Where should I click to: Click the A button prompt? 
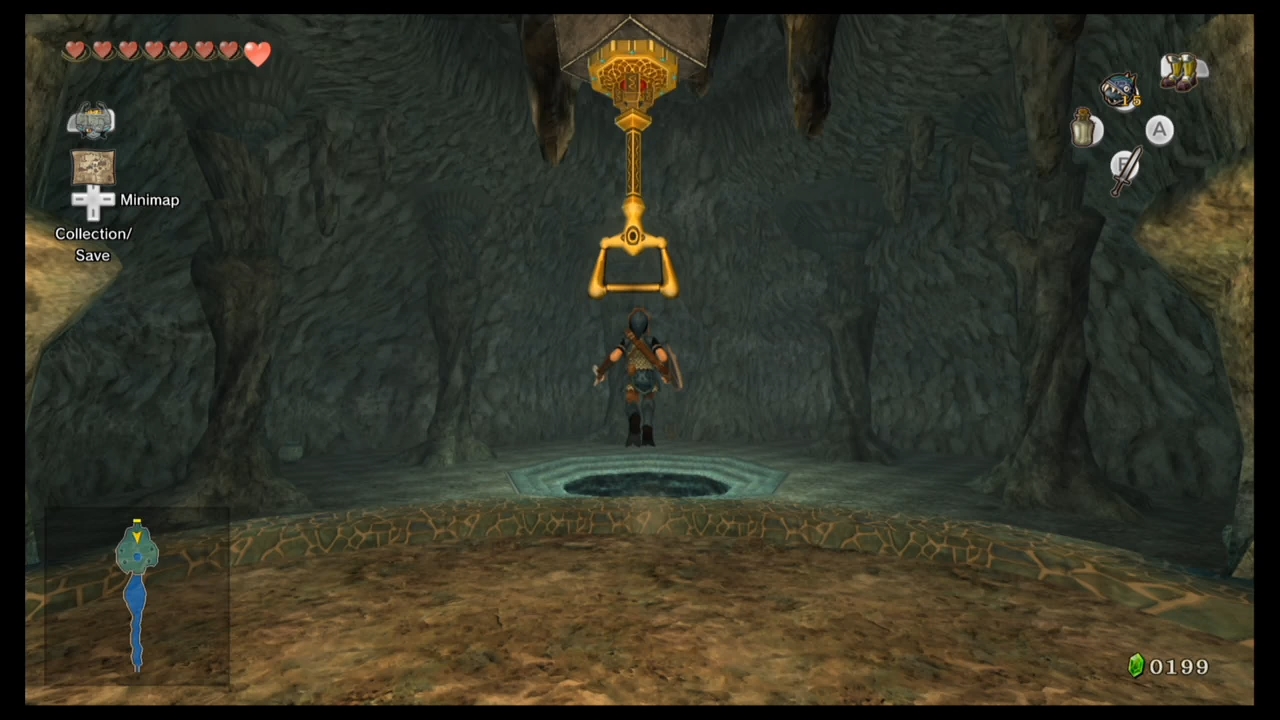1158,130
